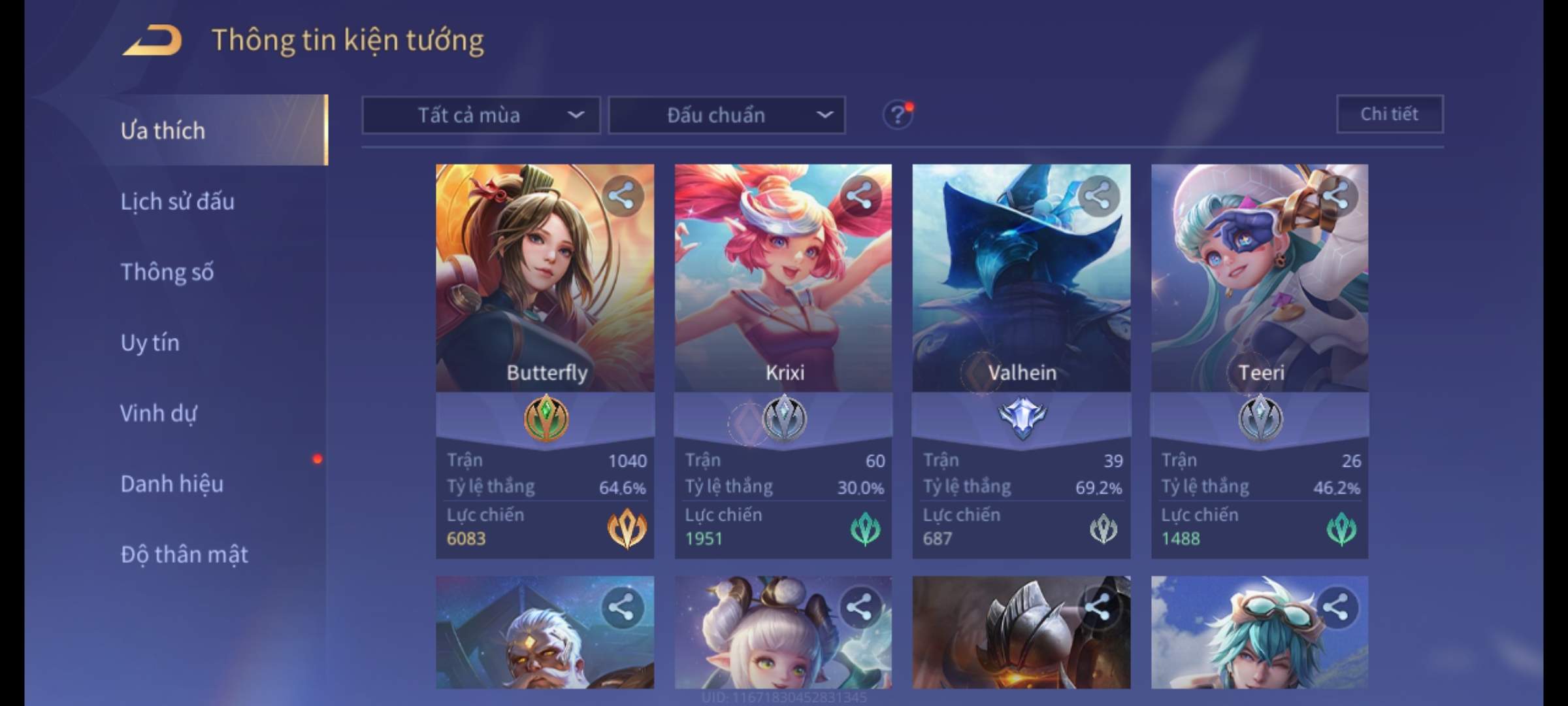Select the Uy tín tab
Image resolution: width=1568 pixels, height=706 pixels.
click(x=150, y=343)
